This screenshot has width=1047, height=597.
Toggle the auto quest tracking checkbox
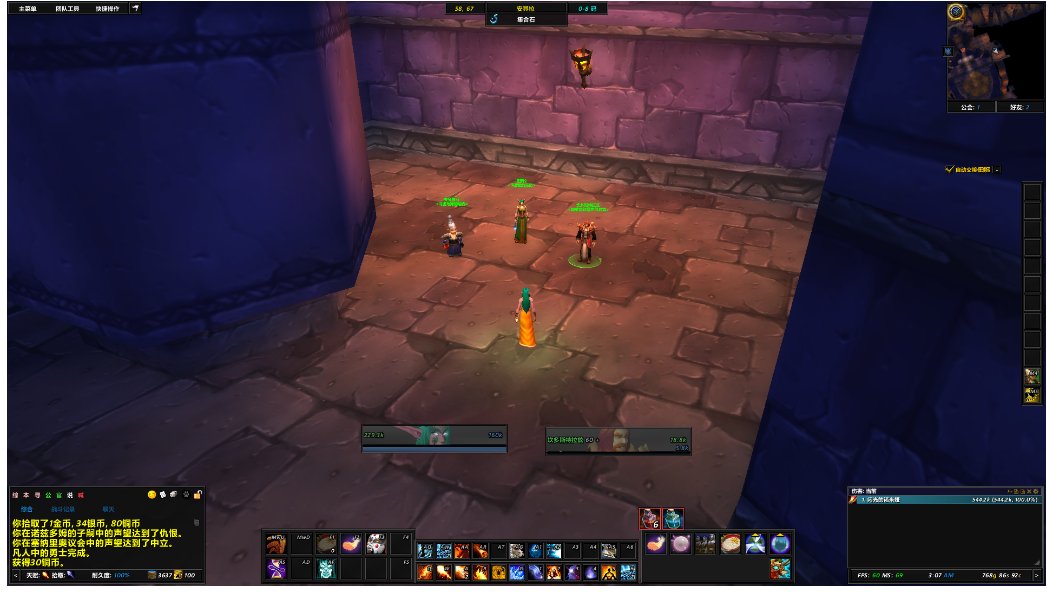pos(950,170)
